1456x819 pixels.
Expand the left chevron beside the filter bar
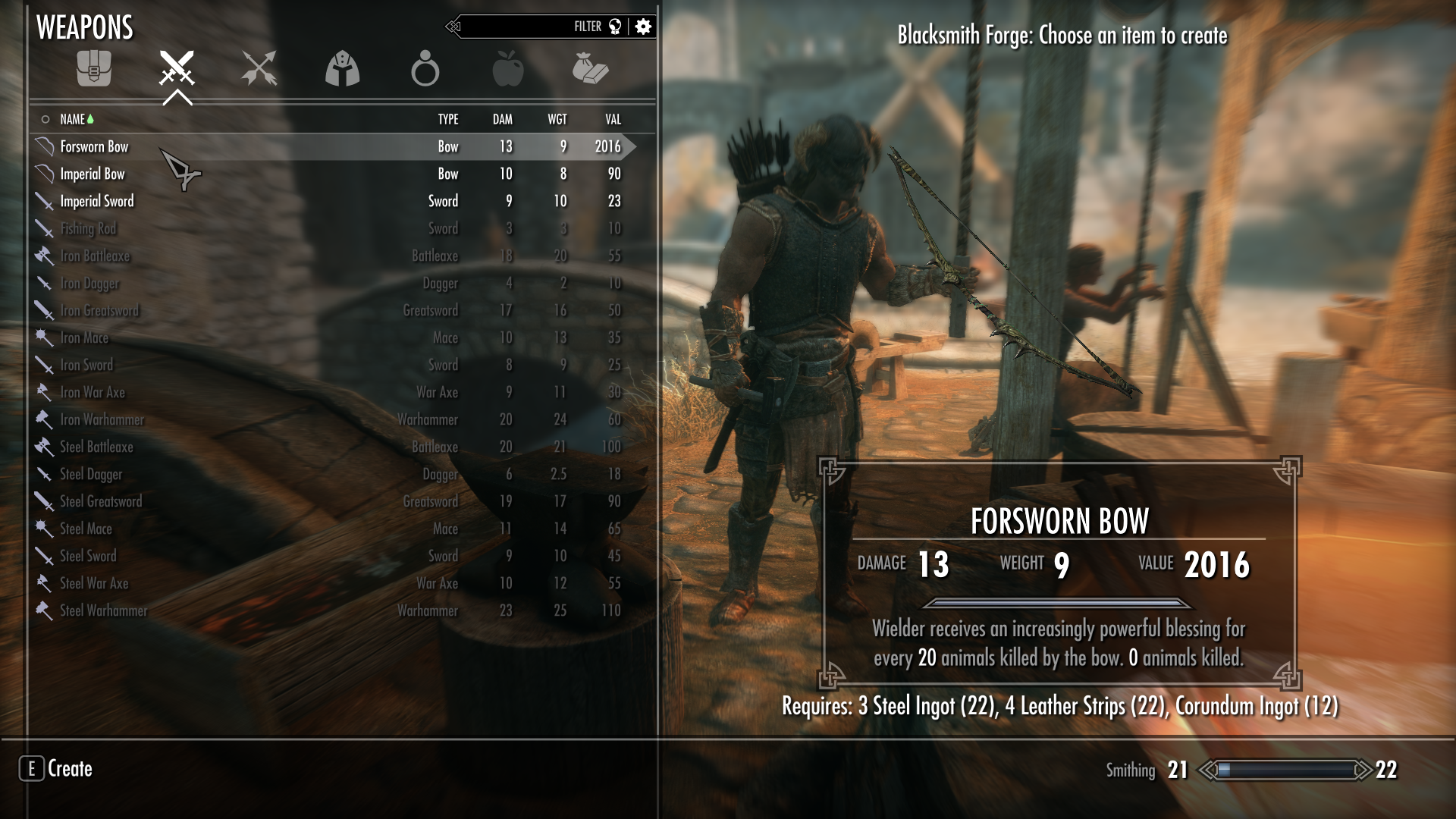tap(454, 26)
